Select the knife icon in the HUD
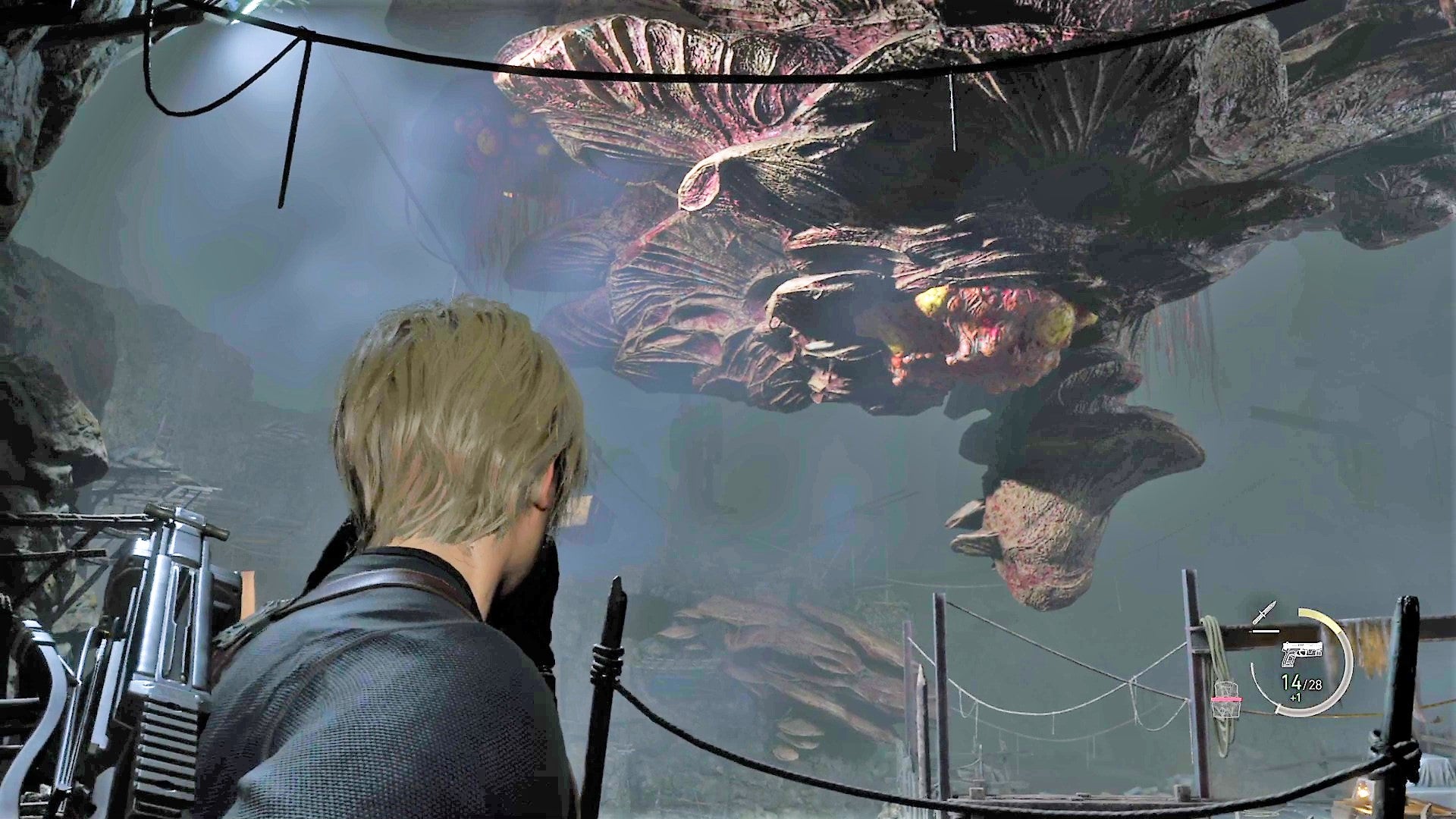Image resolution: width=1456 pixels, height=819 pixels. (x=1264, y=613)
